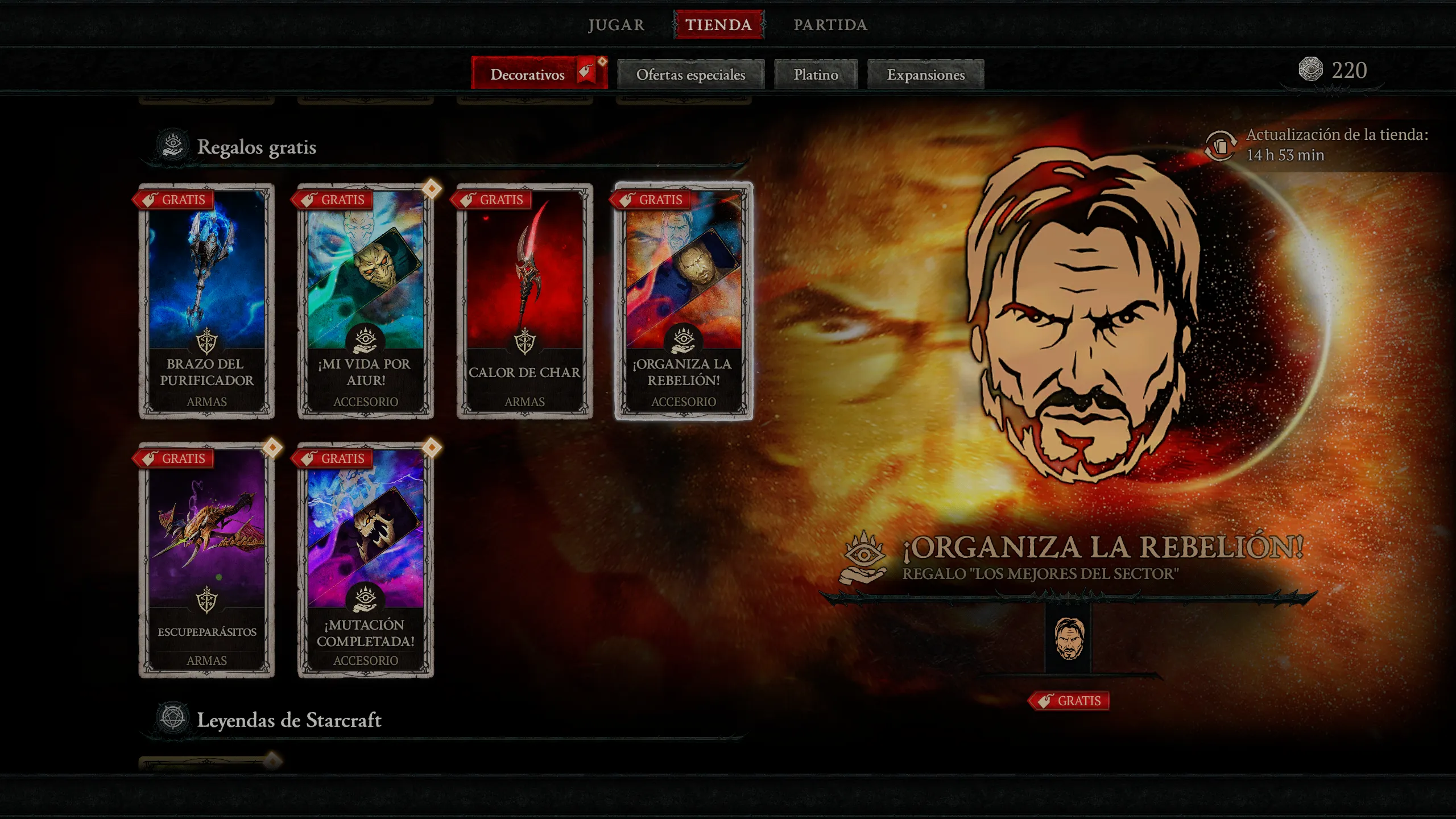Viewport: 1456px width, 819px height.
Task: Select the Brazo del Purificador weapon card
Action: coord(207,301)
